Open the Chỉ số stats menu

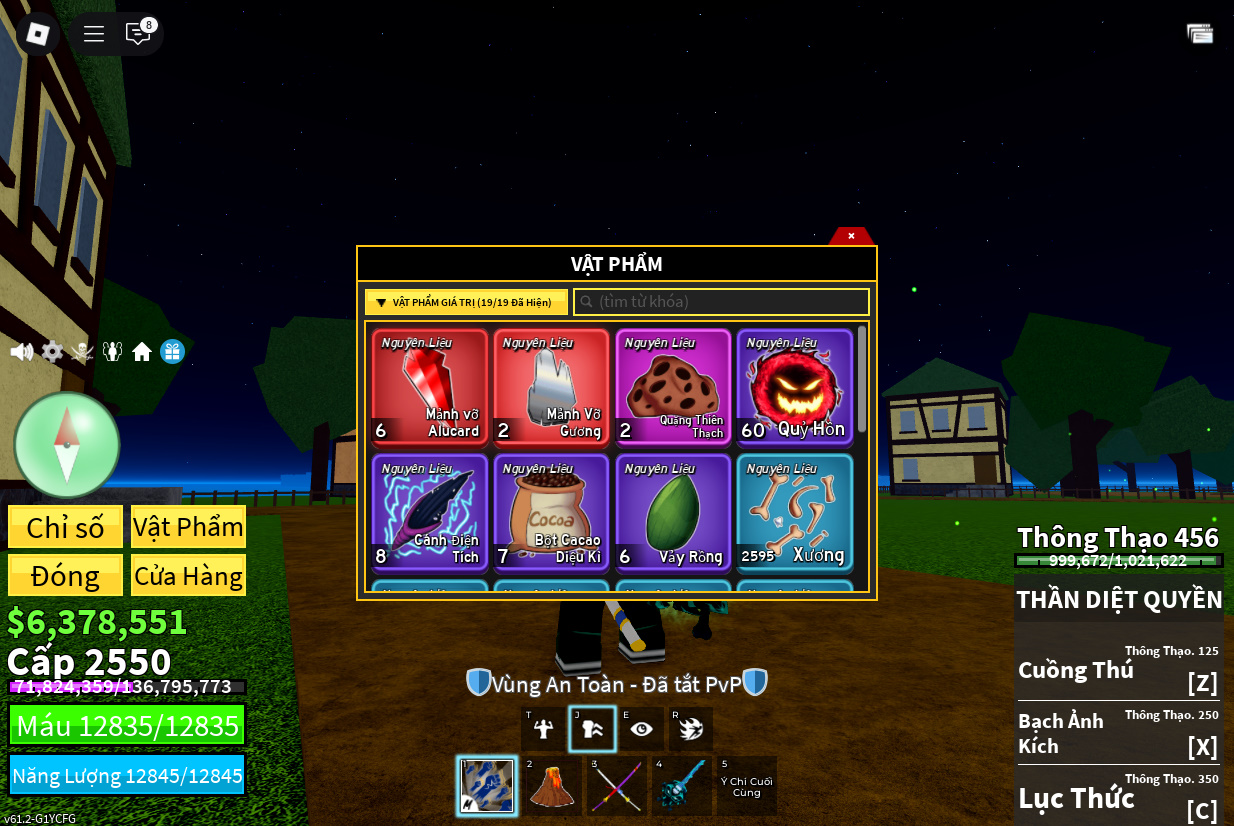coord(66,527)
